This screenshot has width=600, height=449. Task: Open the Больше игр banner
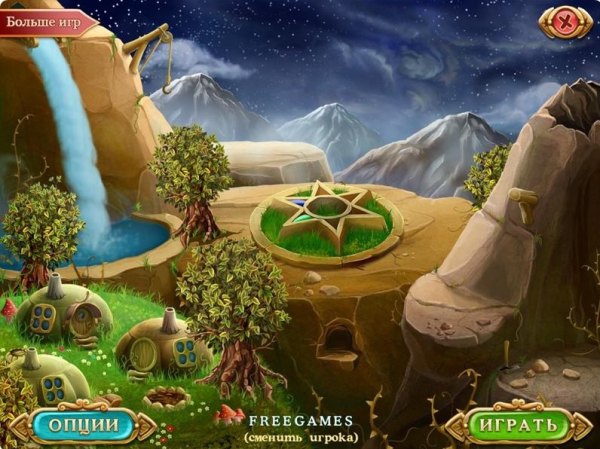[x=46, y=19]
